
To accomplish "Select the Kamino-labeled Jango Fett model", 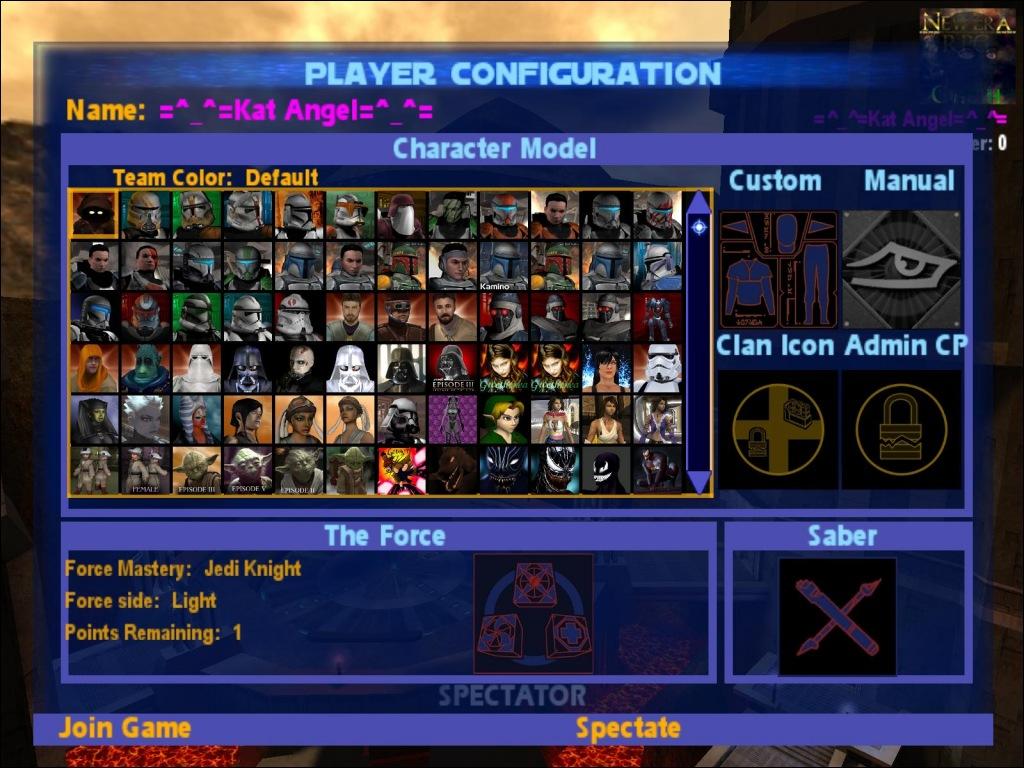I will (x=503, y=266).
